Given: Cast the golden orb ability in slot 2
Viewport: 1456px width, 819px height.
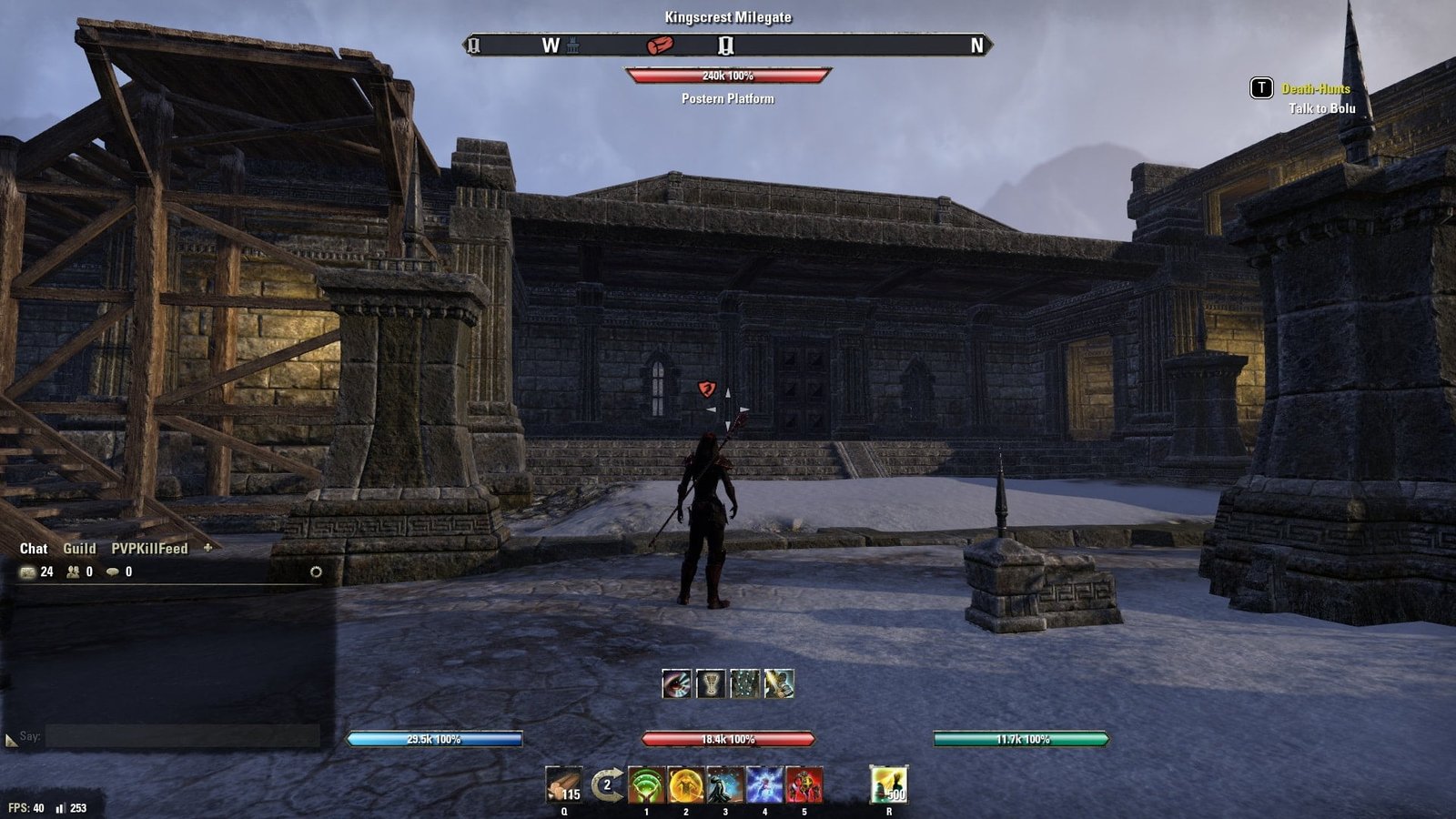Looking at the screenshot, I should [685, 784].
